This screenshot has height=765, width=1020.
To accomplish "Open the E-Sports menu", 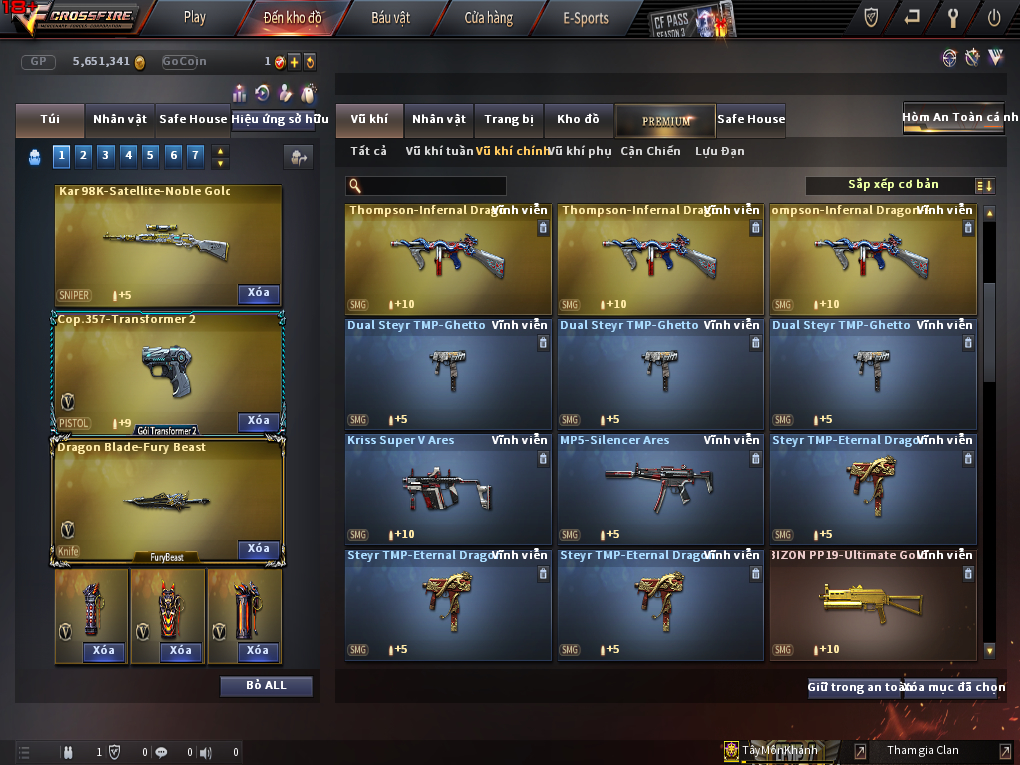I will [586, 17].
